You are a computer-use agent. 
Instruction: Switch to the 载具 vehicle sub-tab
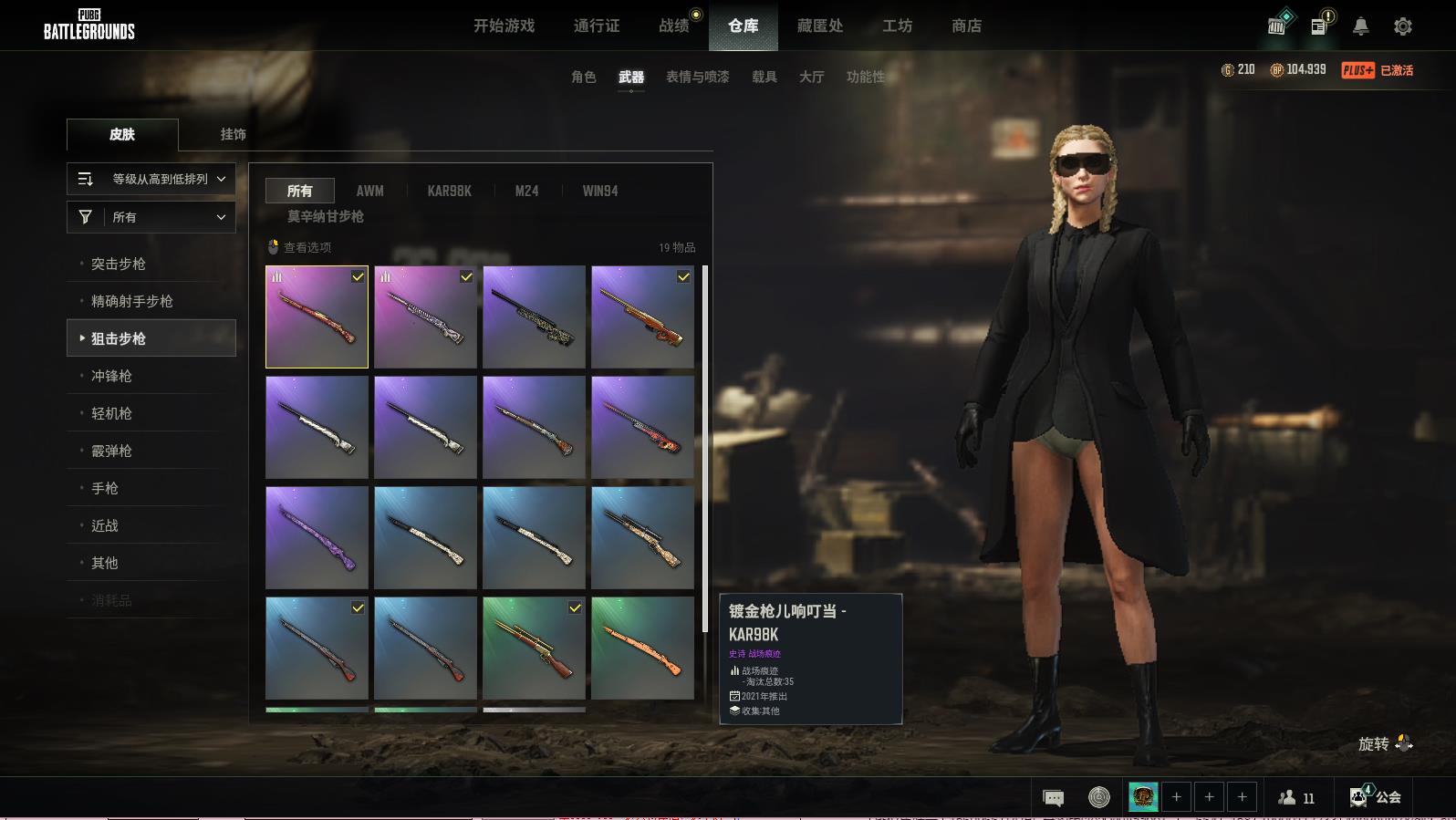(x=764, y=77)
